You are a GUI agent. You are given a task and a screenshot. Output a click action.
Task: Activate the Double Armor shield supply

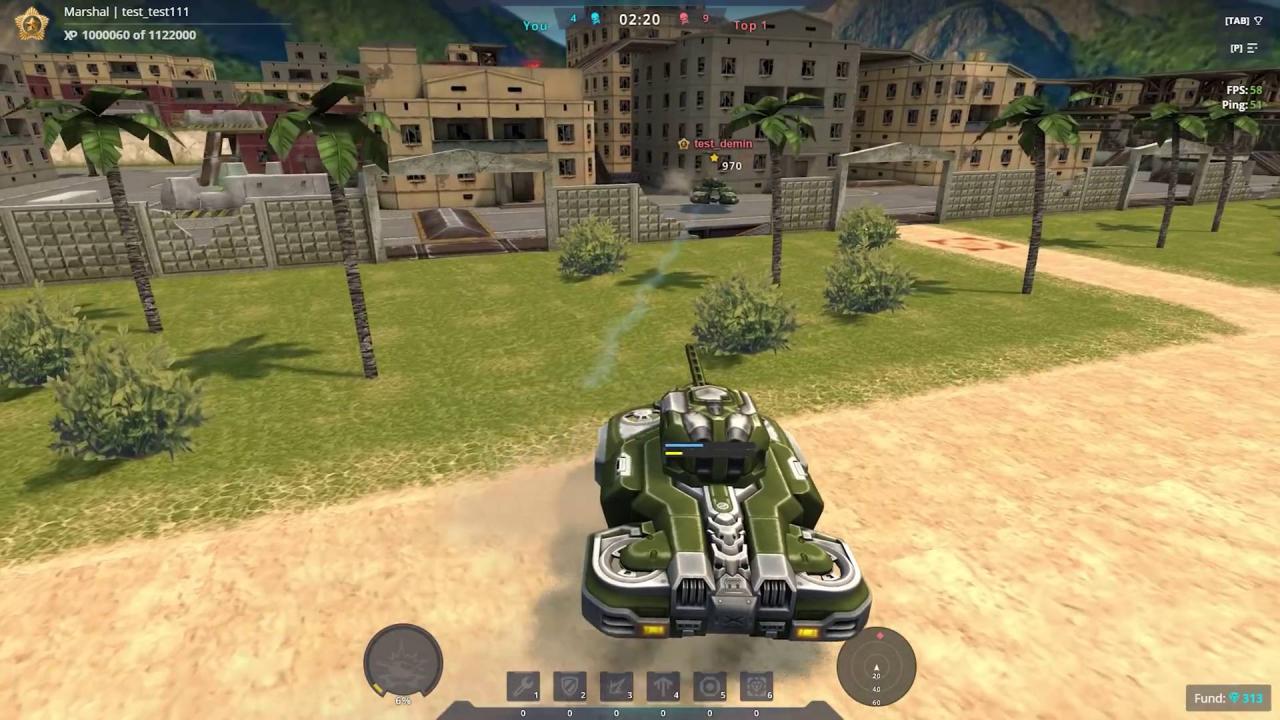[569, 685]
